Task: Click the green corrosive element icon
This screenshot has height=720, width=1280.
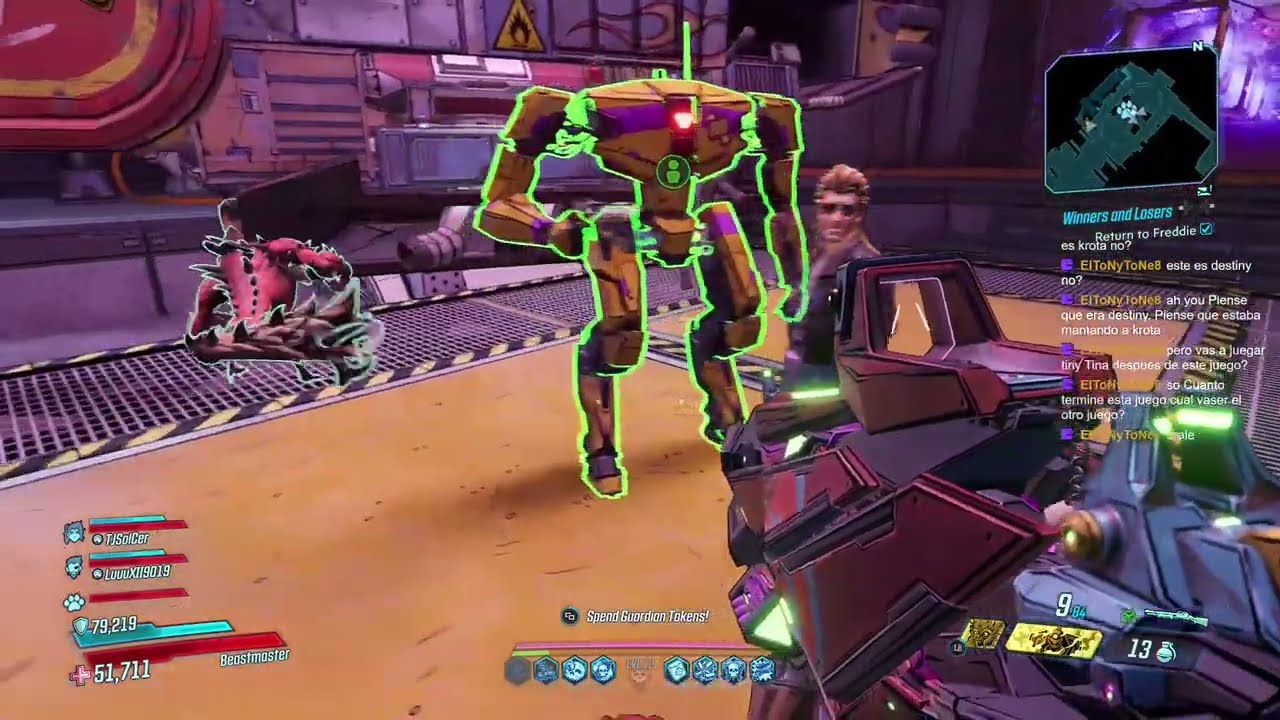Action: [1129, 616]
